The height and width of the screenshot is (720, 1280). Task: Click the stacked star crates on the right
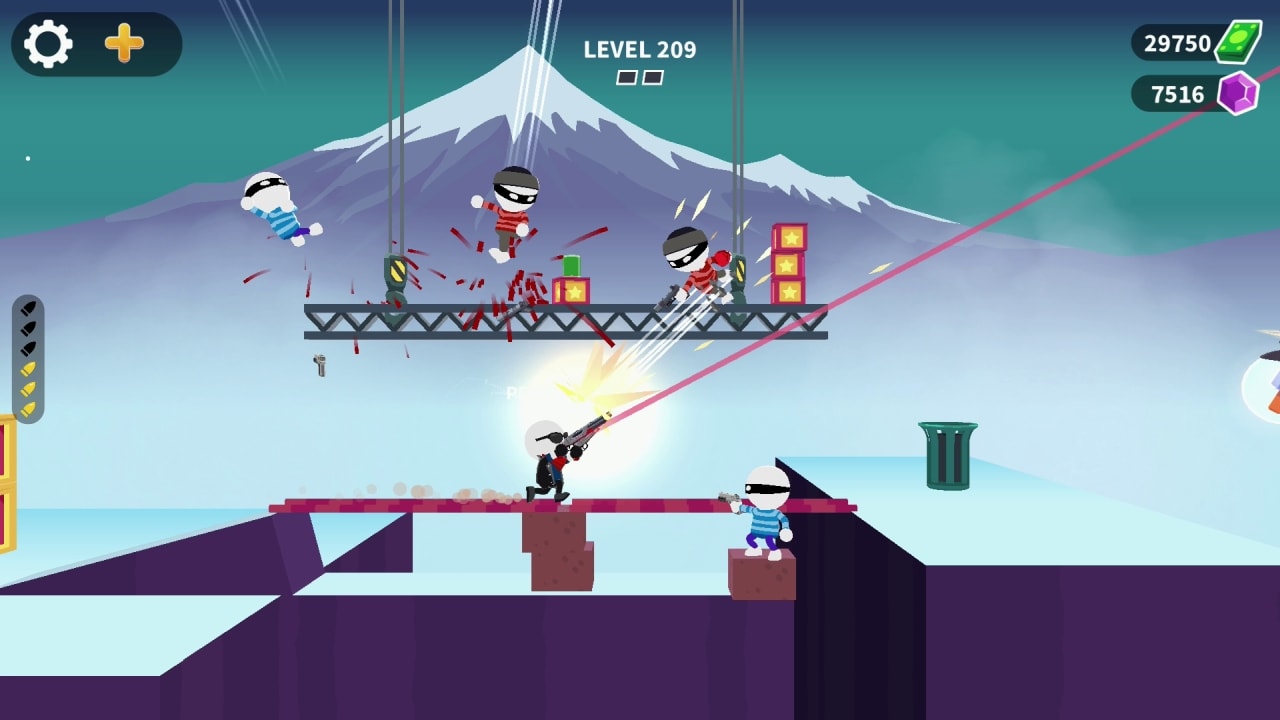(x=790, y=265)
